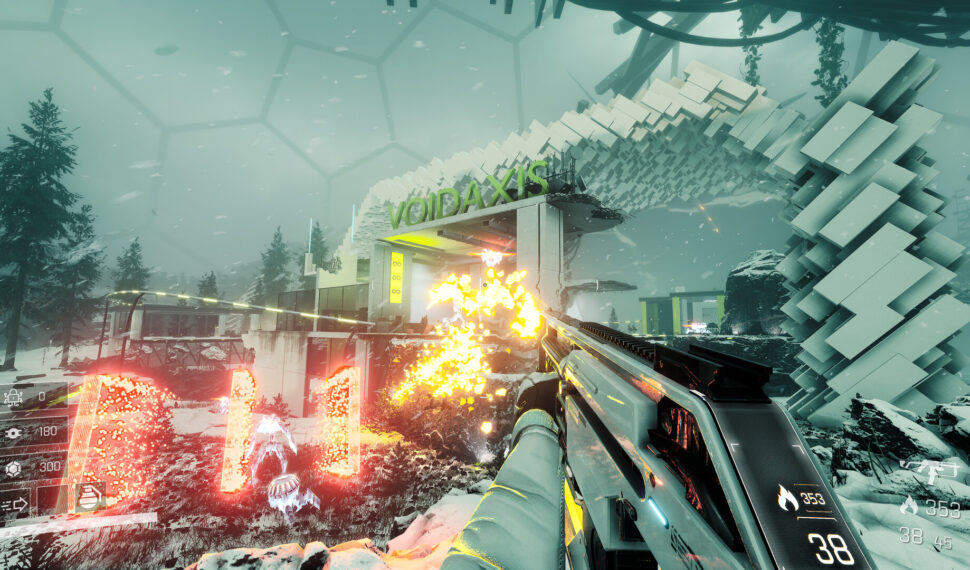Click the flame ammo type icon
The image size is (970, 570).
pos(909,507)
